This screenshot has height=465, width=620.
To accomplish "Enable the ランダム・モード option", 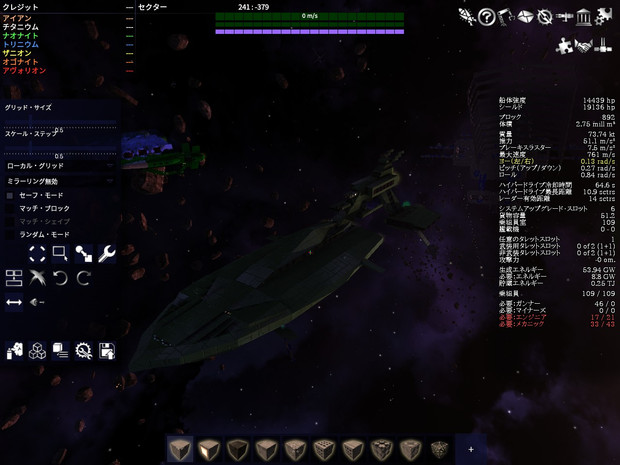I will click(x=10, y=235).
